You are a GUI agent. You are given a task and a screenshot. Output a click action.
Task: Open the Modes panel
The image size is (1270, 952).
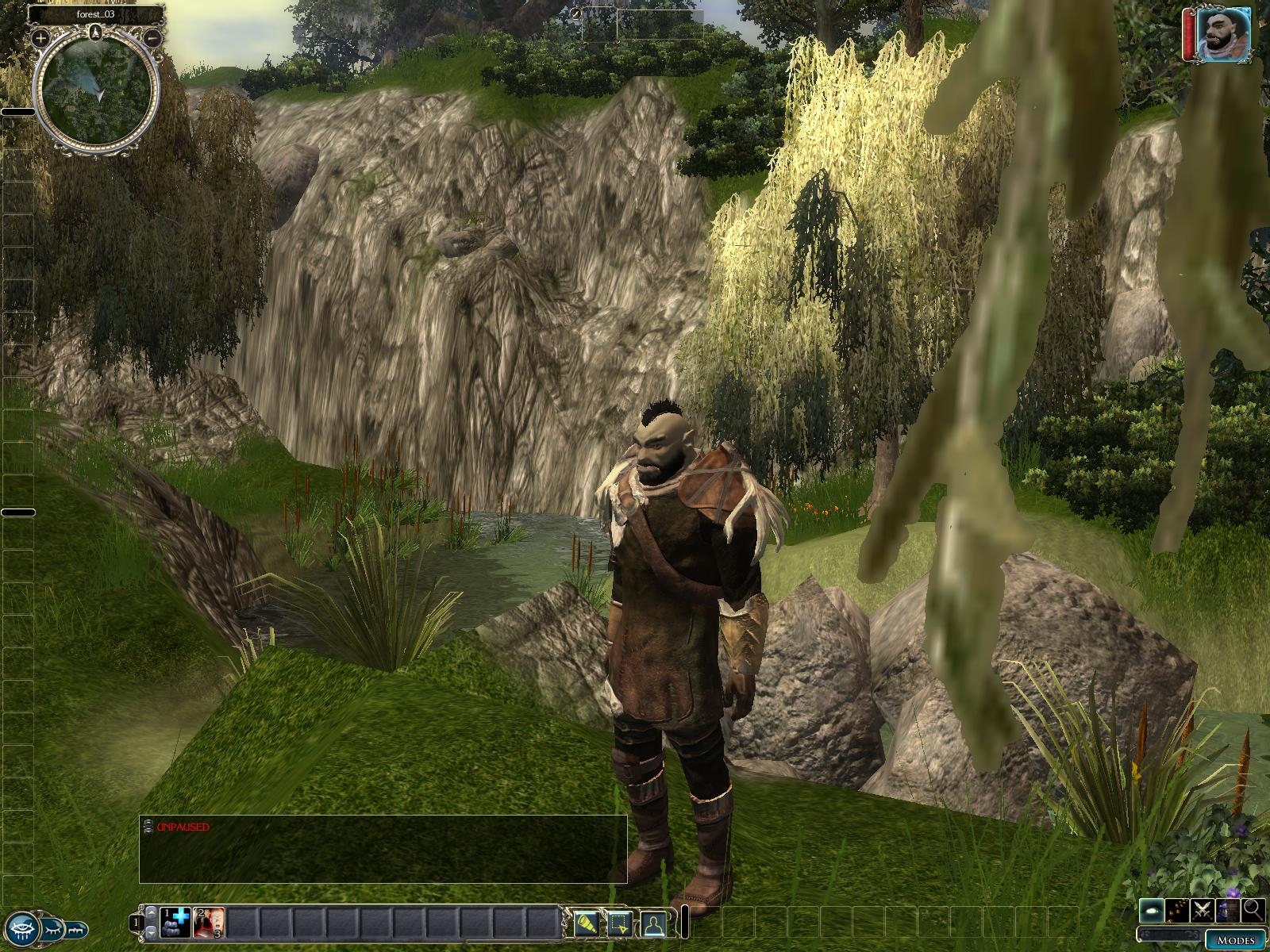[1235, 940]
